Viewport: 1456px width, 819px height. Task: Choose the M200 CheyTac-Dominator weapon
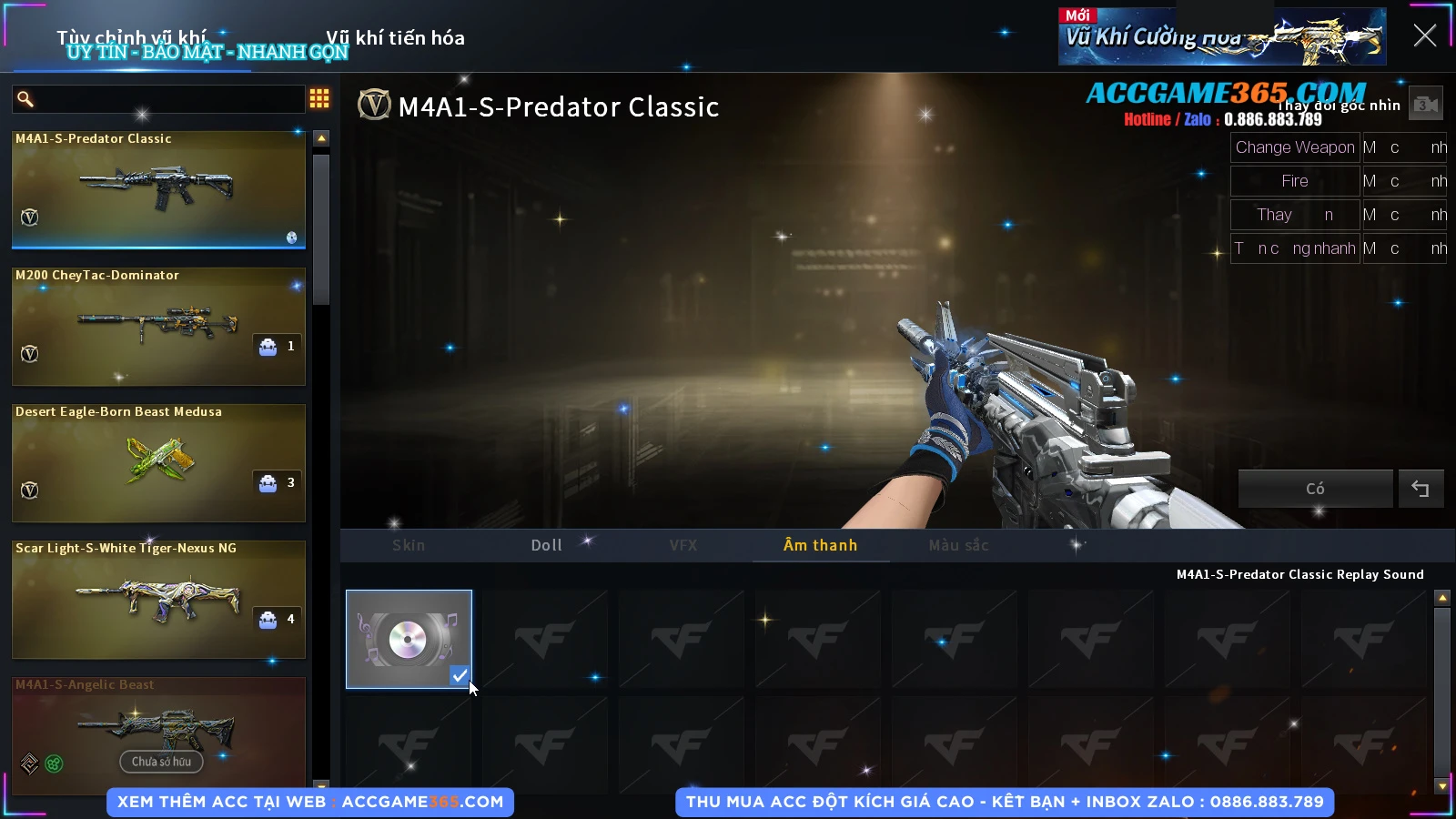click(158, 326)
